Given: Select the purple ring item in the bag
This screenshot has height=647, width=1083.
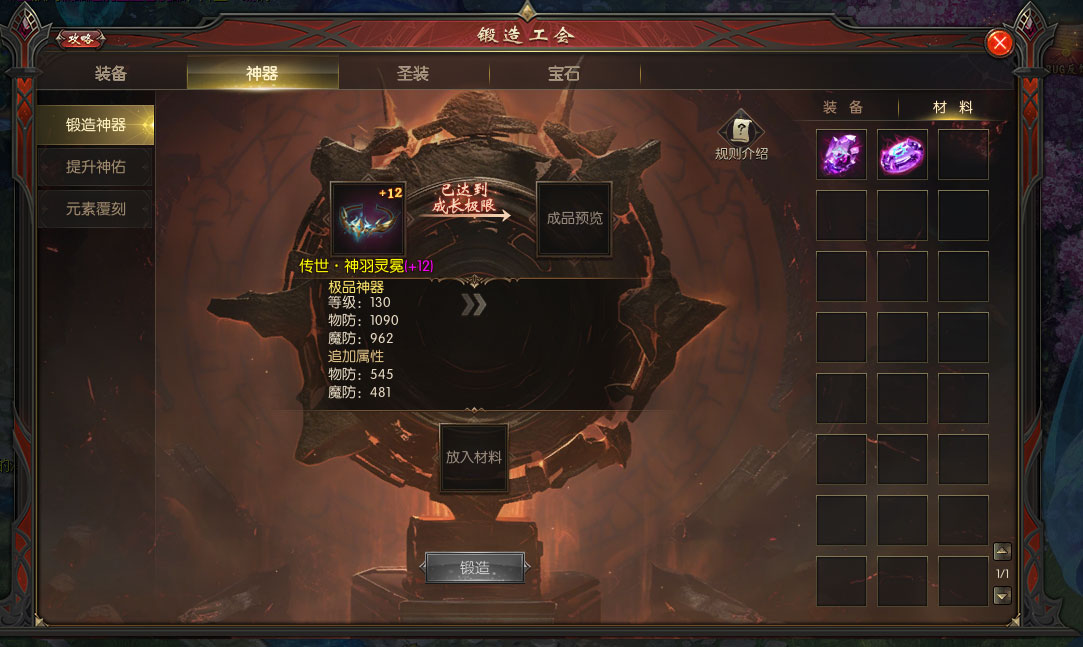Looking at the screenshot, I should click(902, 155).
